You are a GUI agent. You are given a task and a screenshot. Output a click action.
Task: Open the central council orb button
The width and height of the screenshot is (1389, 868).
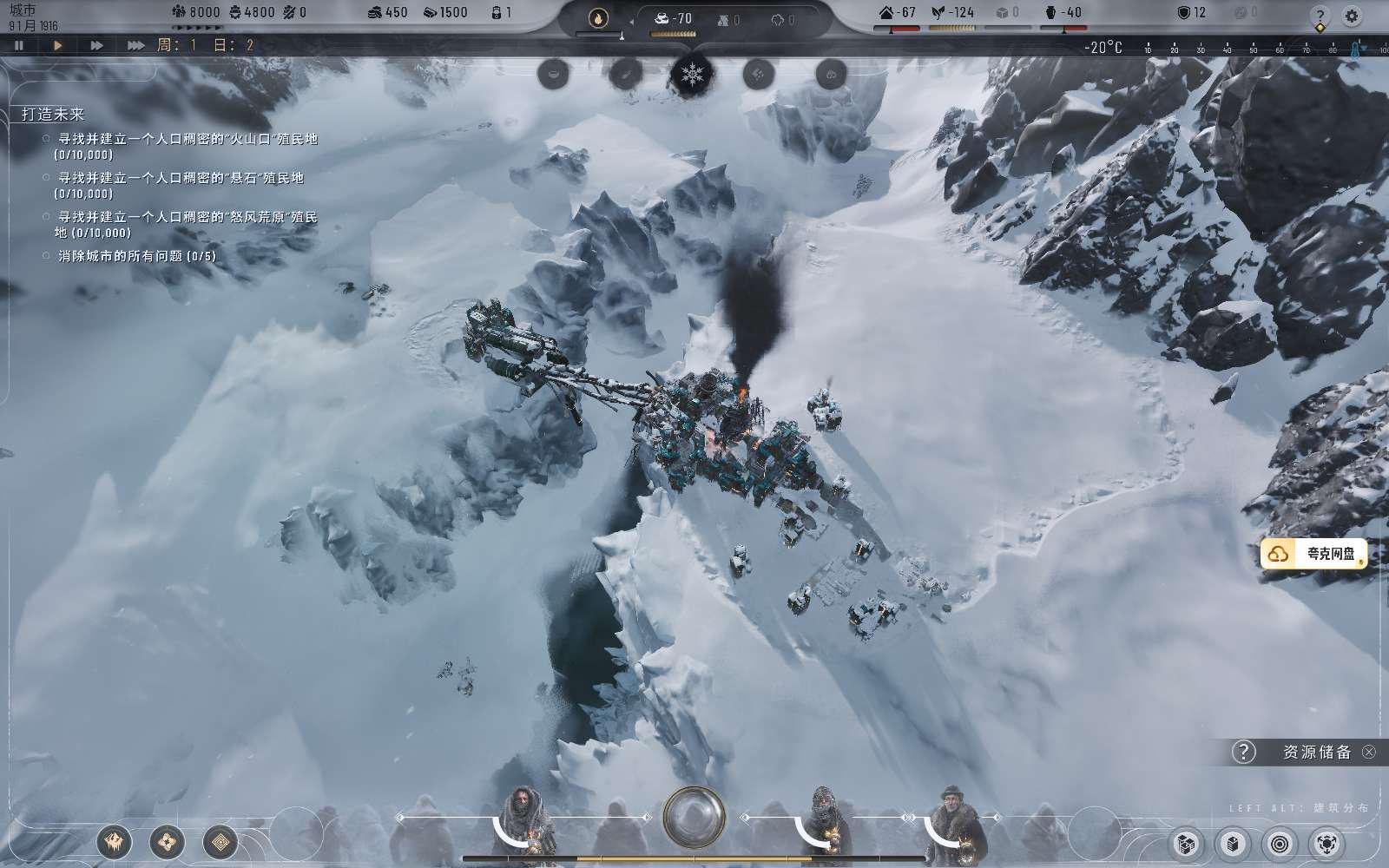pos(694,816)
